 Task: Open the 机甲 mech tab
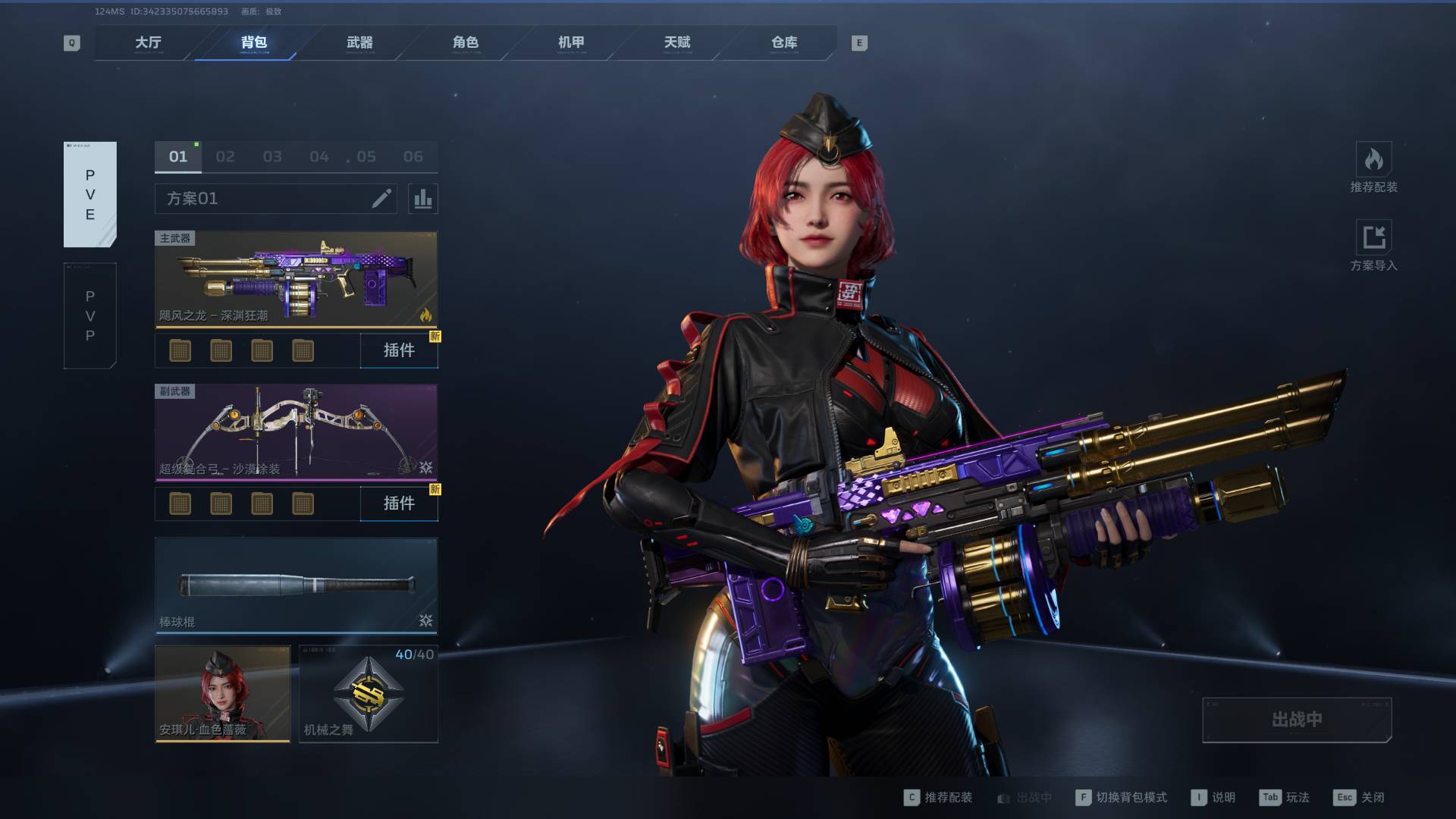point(571,42)
